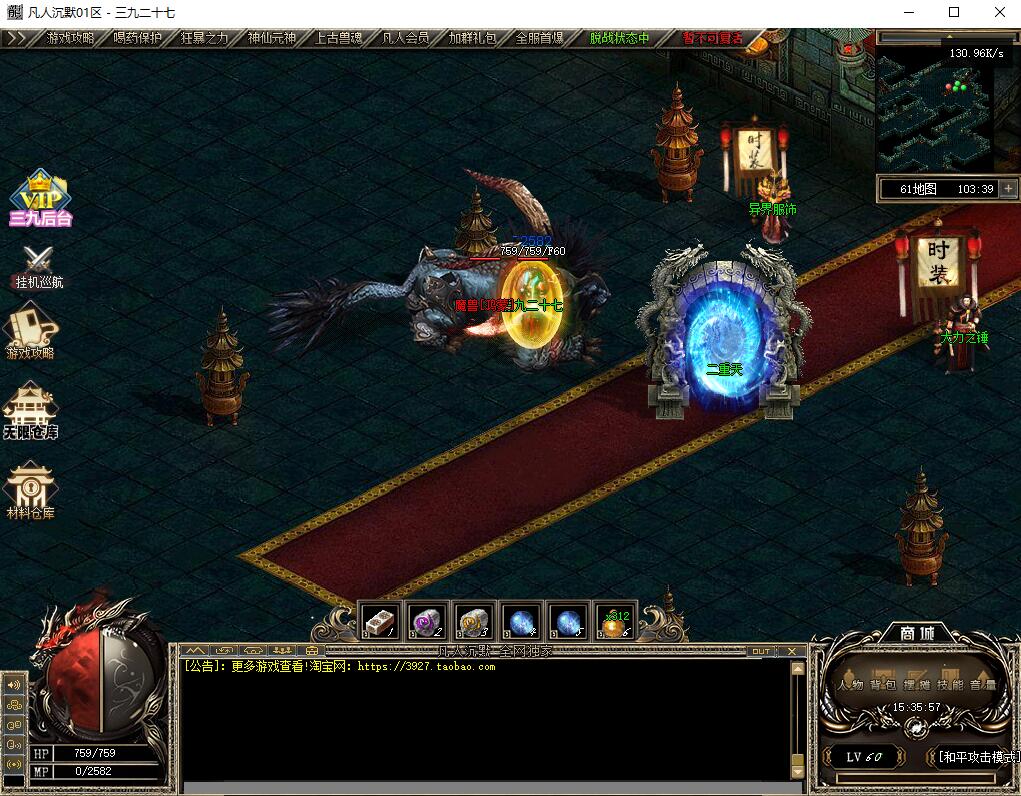Close the game window

[x=998, y=12]
